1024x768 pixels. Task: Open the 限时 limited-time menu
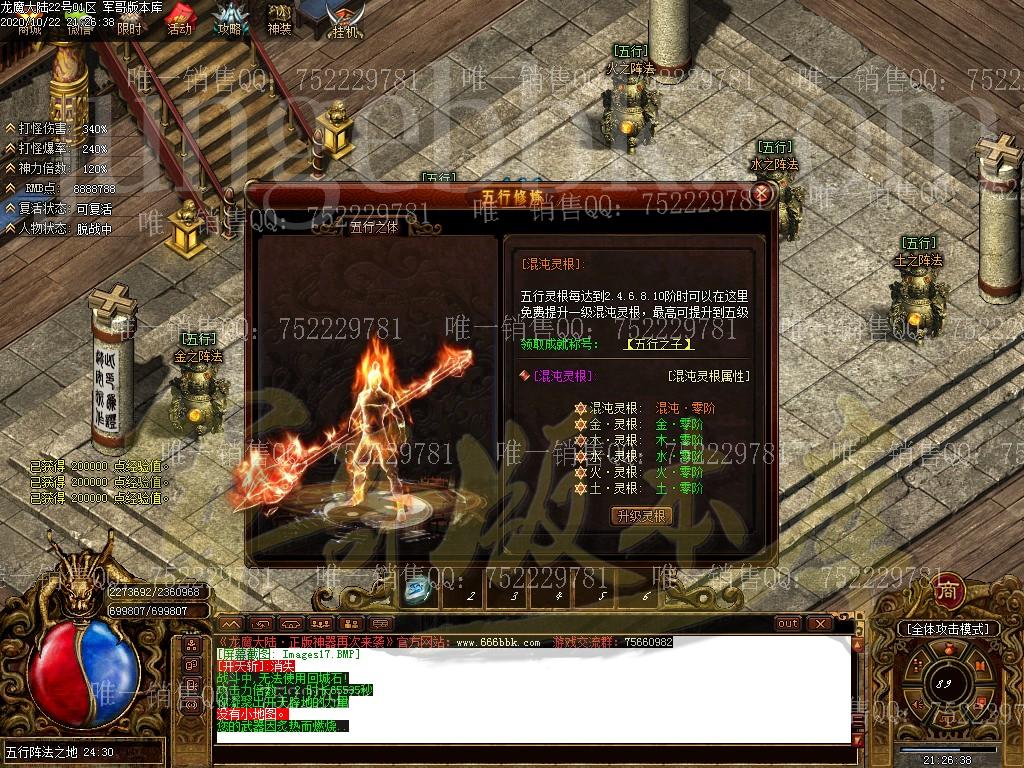coord(129,20)
